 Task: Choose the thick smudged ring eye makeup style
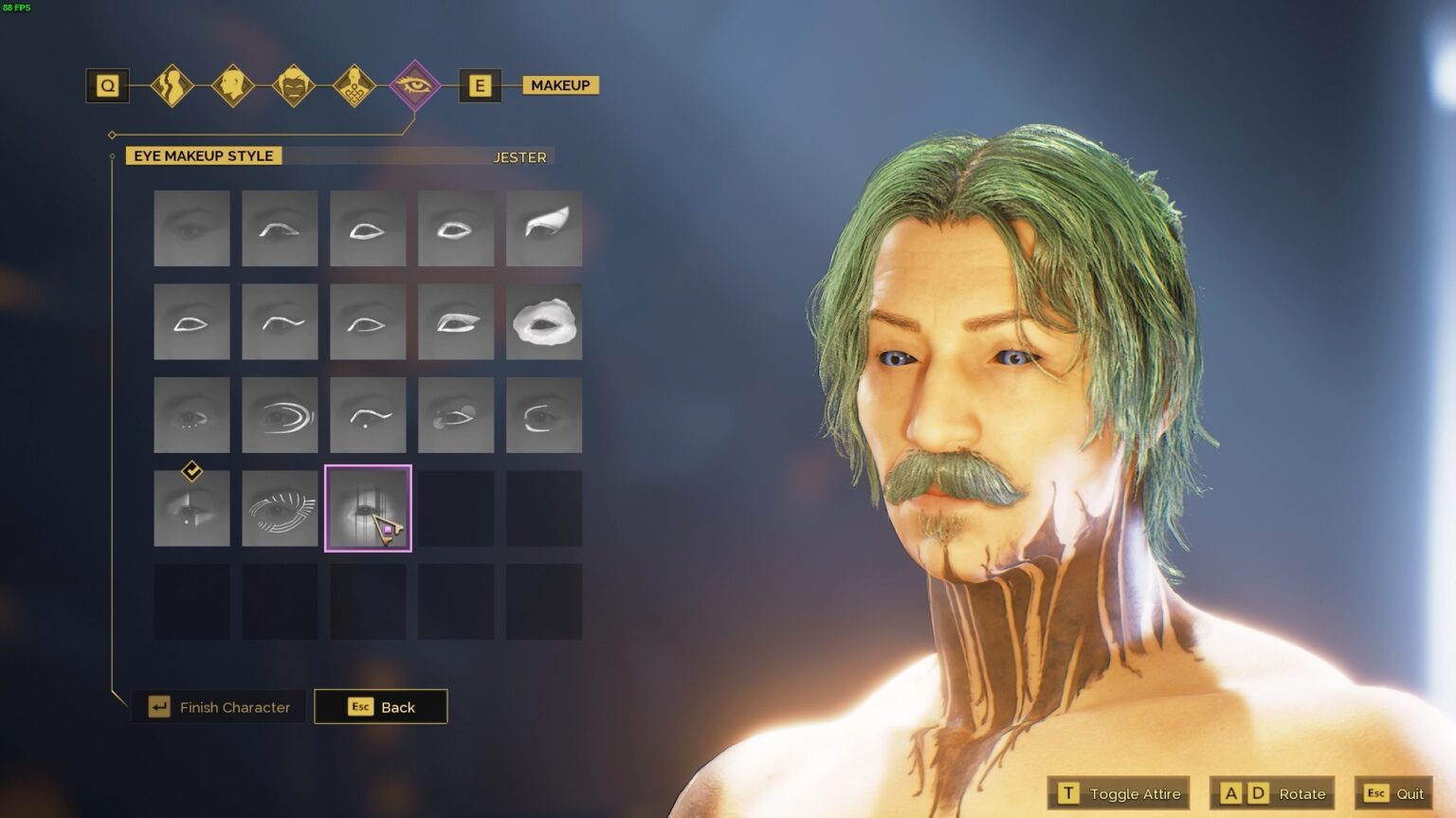(x=544, y=321)
